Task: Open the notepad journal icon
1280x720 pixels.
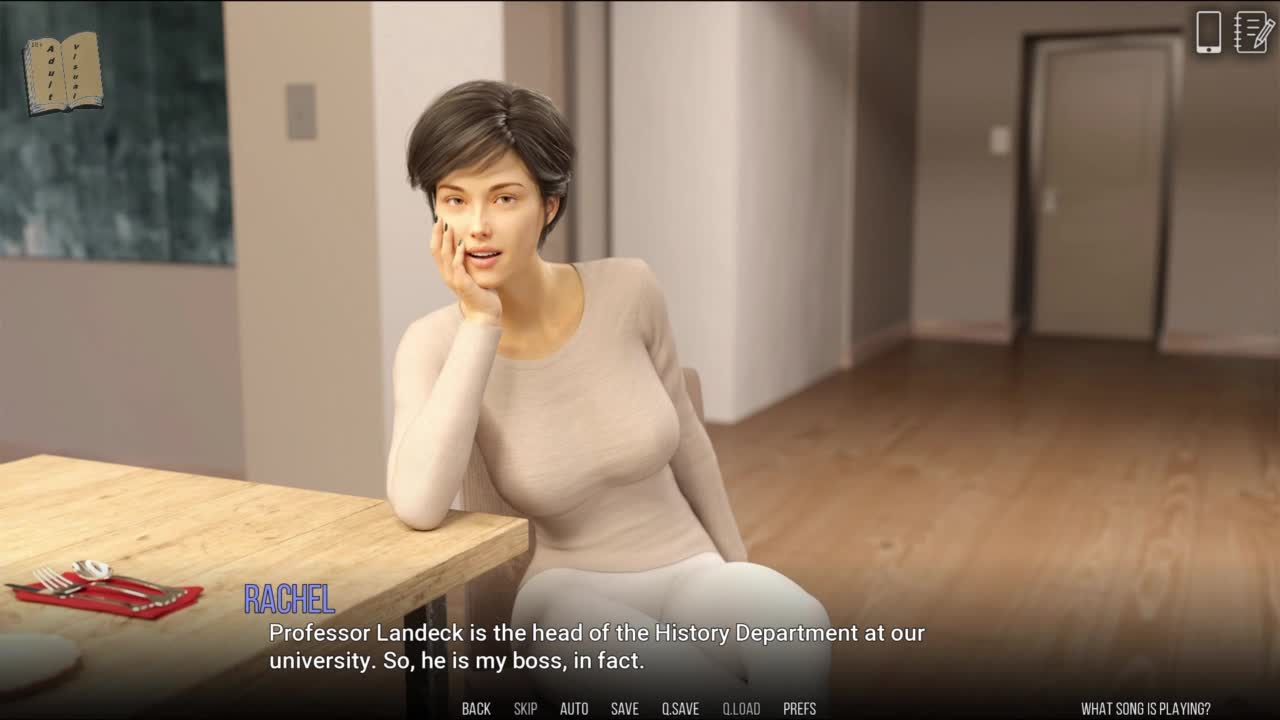Action: 1254,32
